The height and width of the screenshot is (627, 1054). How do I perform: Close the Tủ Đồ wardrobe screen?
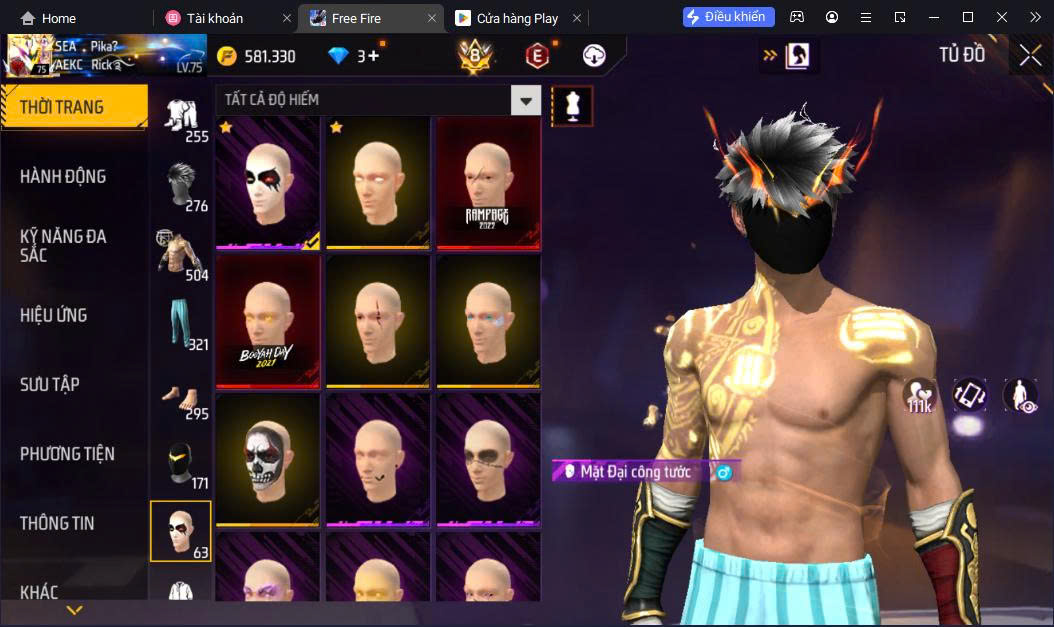pyautogui.click(x=1029, y=55)
